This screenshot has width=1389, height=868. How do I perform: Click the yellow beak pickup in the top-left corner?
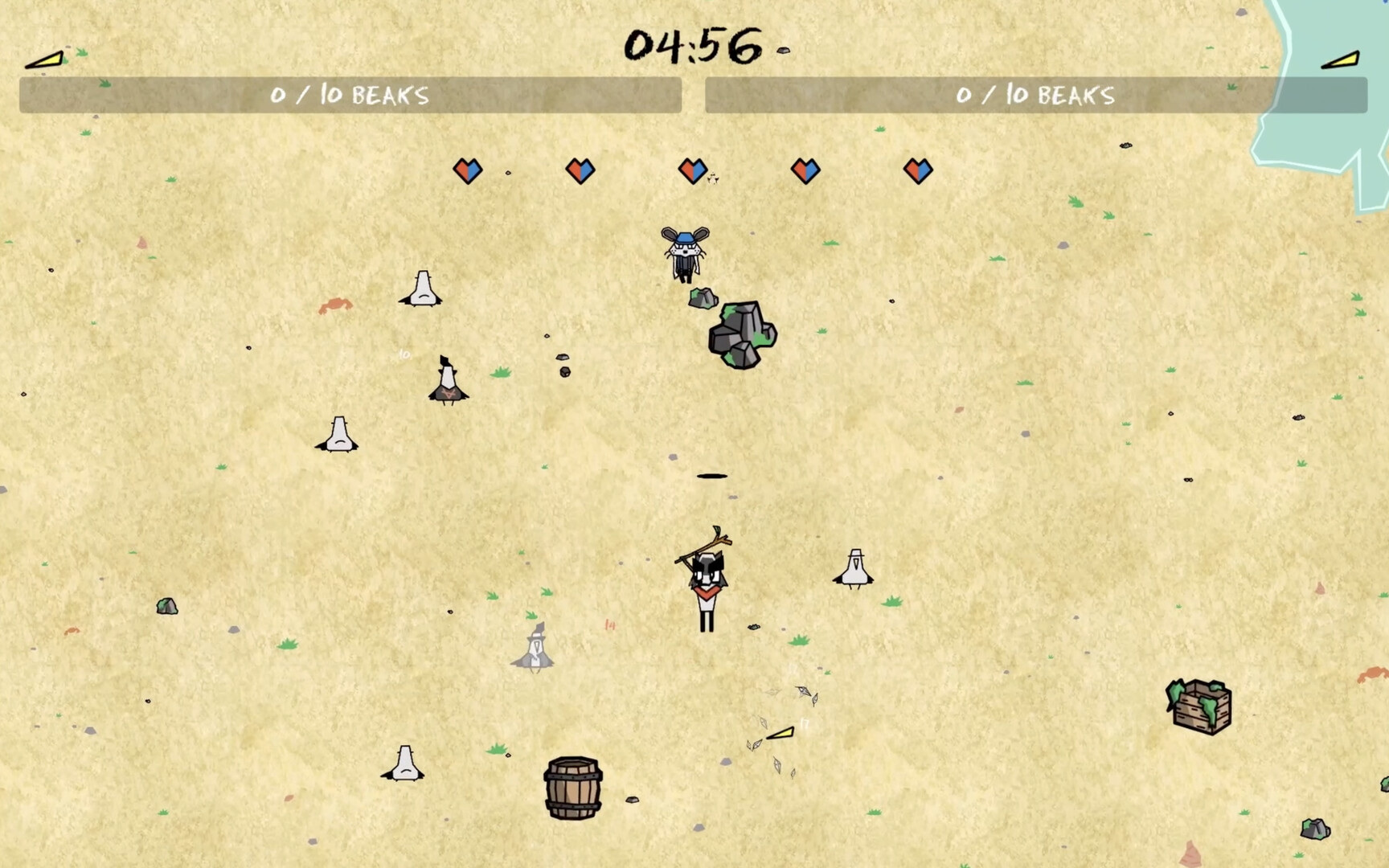(44, 59)
